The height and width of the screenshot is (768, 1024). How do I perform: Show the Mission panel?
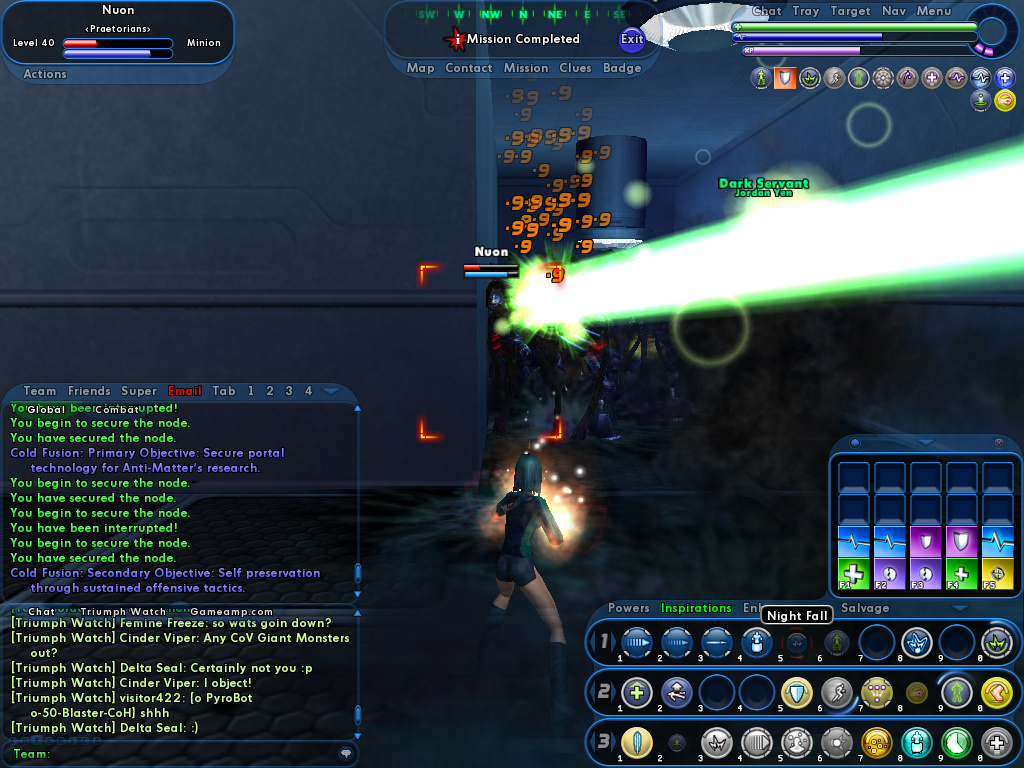[x=526, y=68]
